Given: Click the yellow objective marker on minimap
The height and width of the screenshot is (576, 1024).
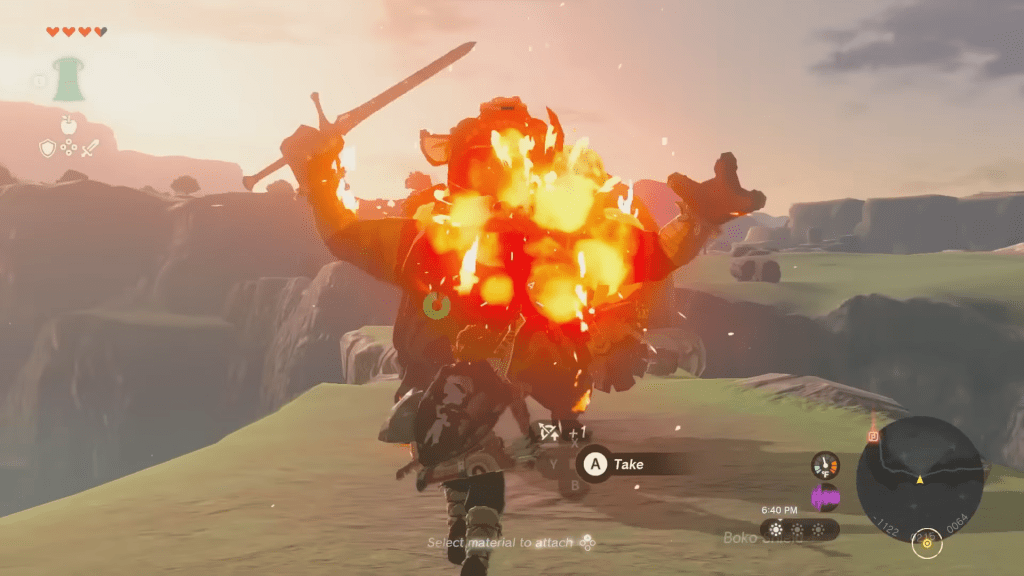Looking at the screenshot, I should click(927, 543).
